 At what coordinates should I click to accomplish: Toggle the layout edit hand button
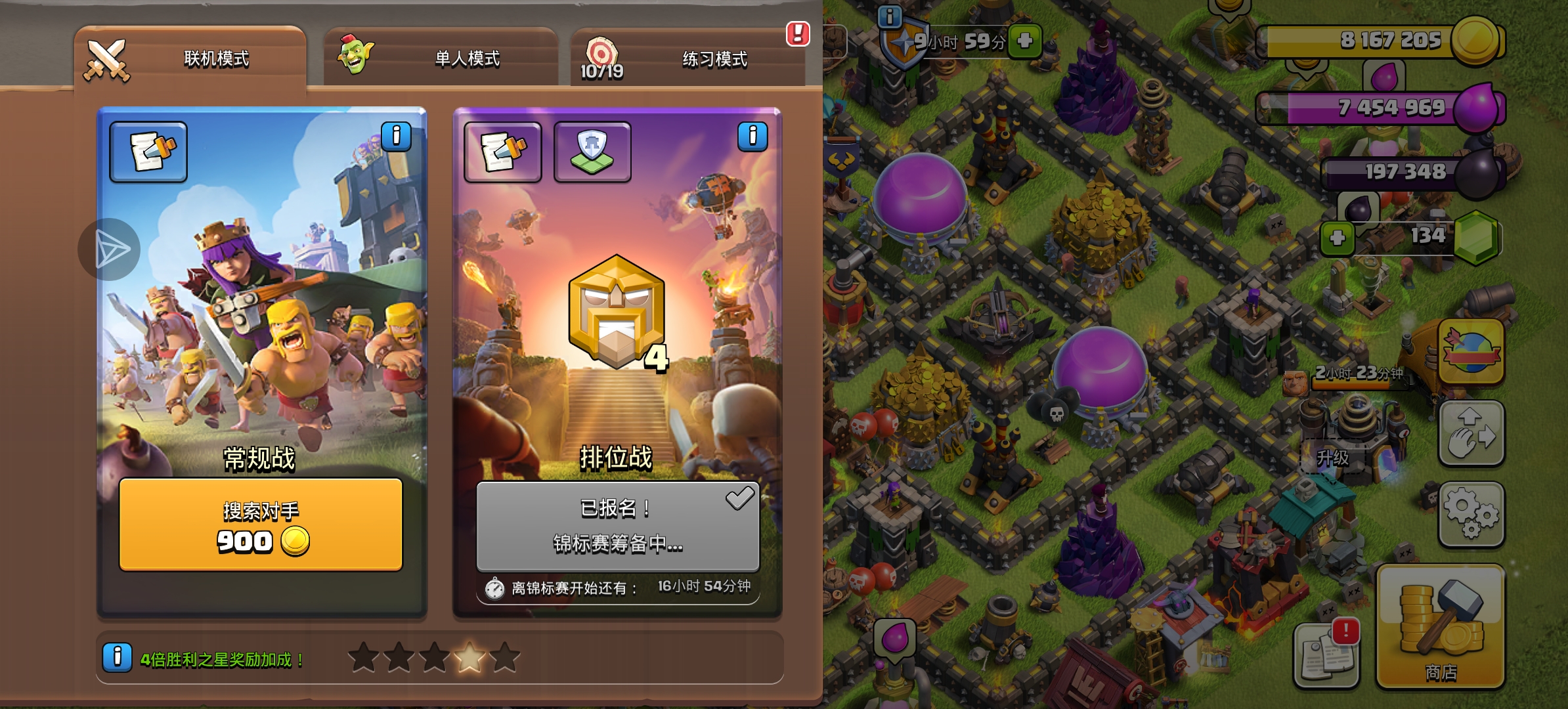[1471, 433]
